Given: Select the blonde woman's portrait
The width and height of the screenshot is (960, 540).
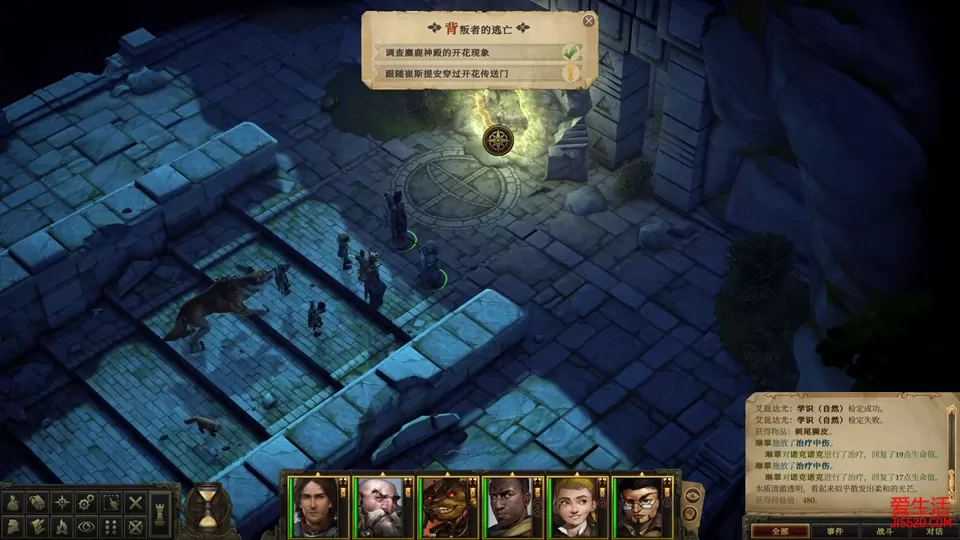Looking at the screenshot, I should click(575, 505).
